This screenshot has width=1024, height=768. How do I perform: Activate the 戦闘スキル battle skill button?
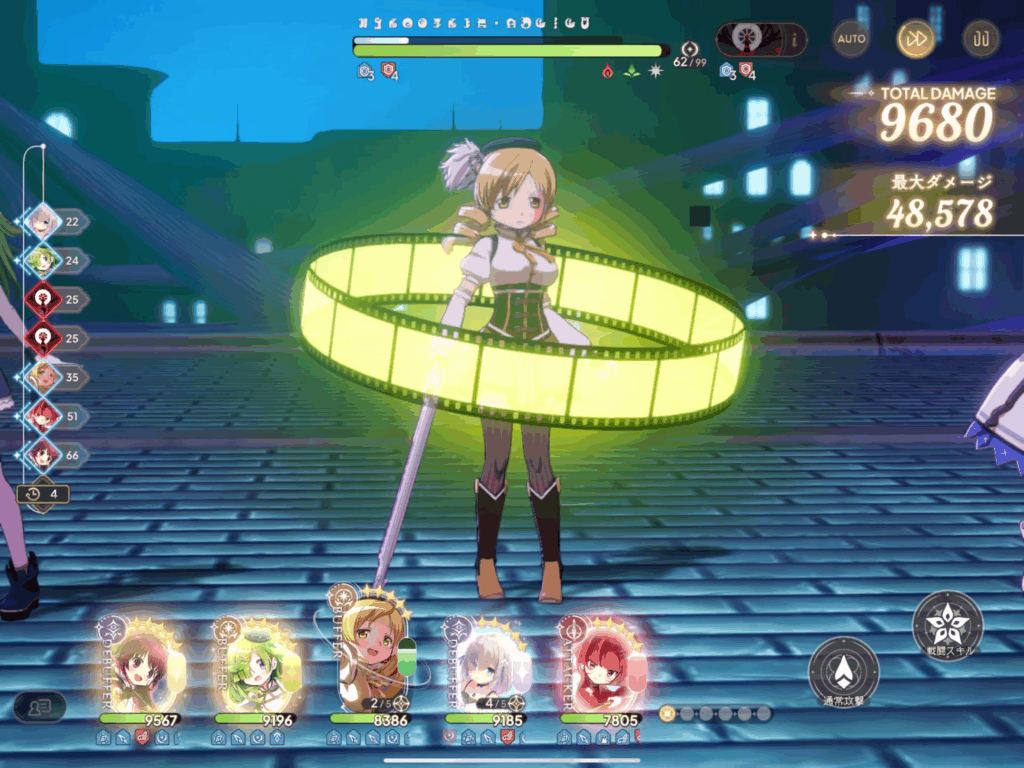pyautogui.click(x=947, y=626)
